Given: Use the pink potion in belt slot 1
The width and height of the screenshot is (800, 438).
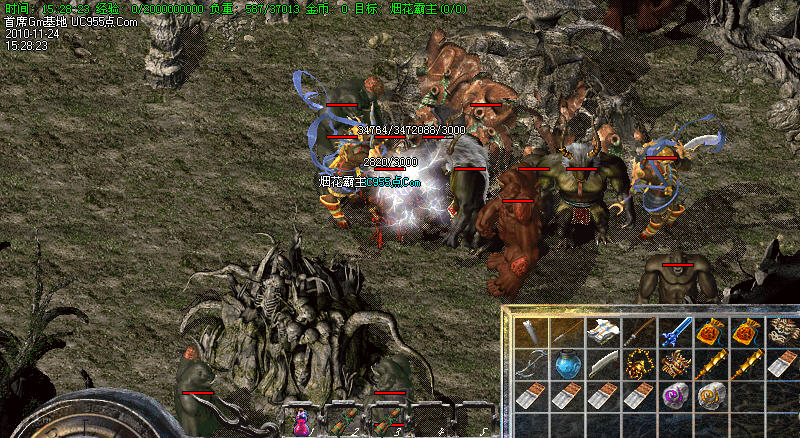Looking at the screenshot, I should click(301, 423).
